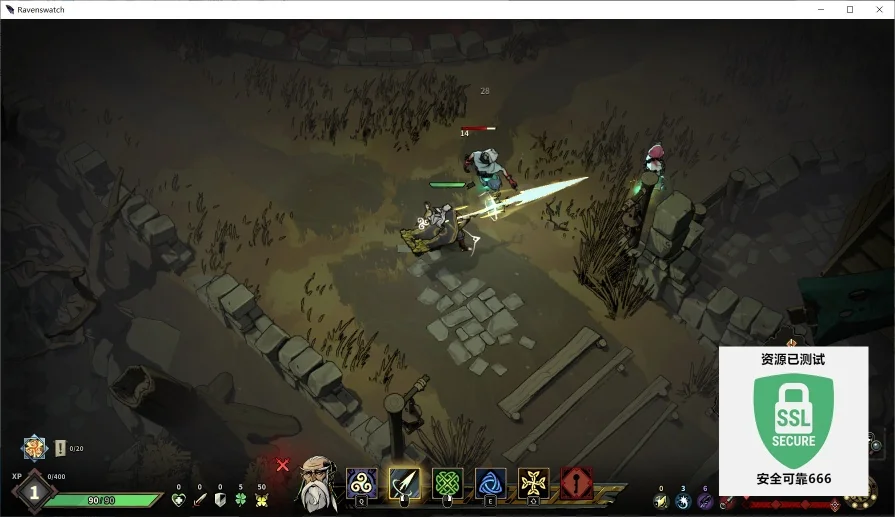Inspect the four-leaf clover luck stat

[240, 499]
